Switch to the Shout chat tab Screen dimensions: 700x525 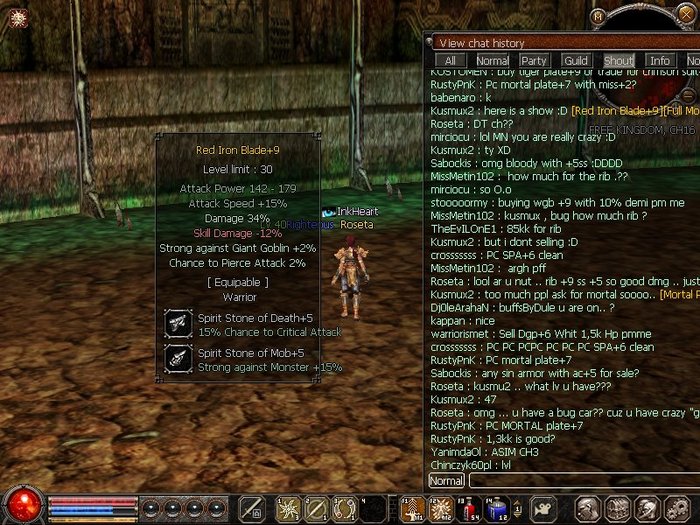tap(618, 61)
